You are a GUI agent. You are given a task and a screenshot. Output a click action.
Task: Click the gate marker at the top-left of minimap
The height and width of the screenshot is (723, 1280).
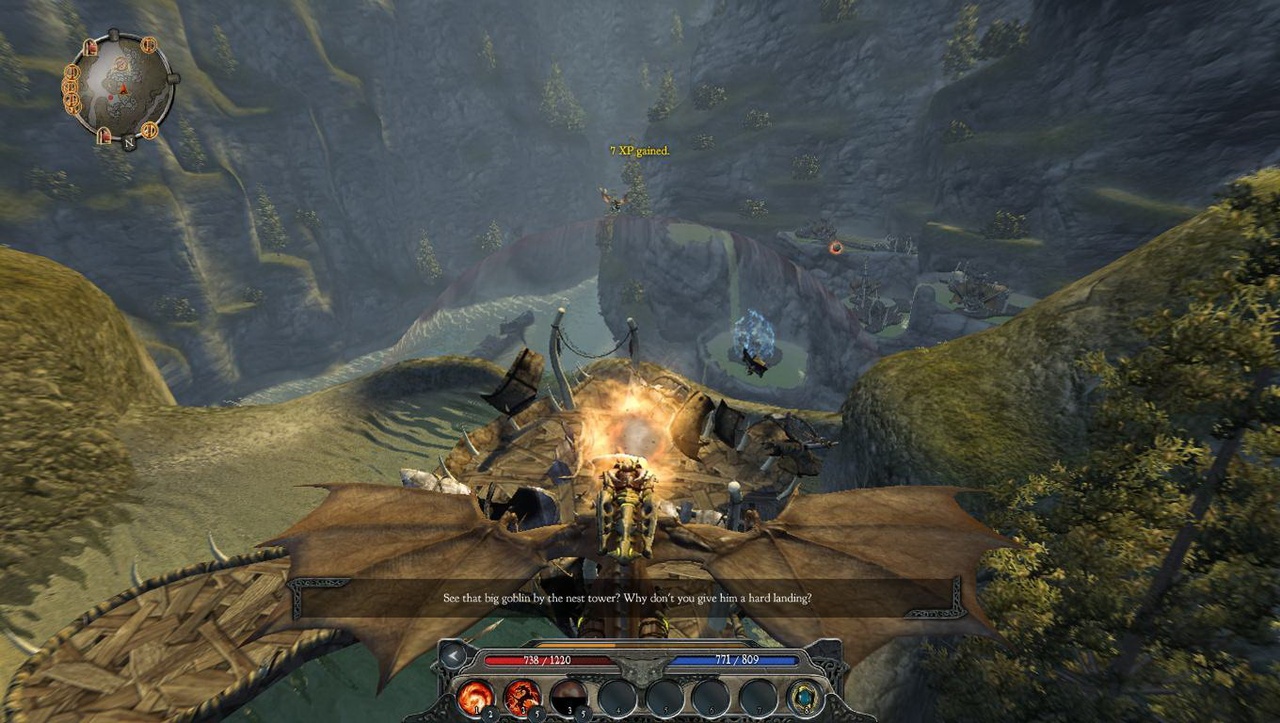(x=91, y=45)
